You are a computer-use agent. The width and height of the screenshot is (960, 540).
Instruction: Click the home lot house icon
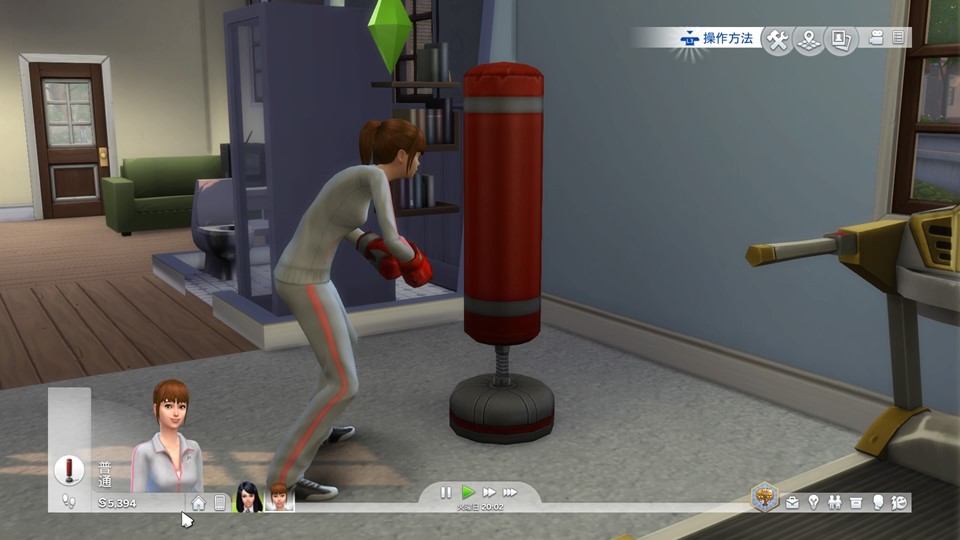click(x=199, y=503)
